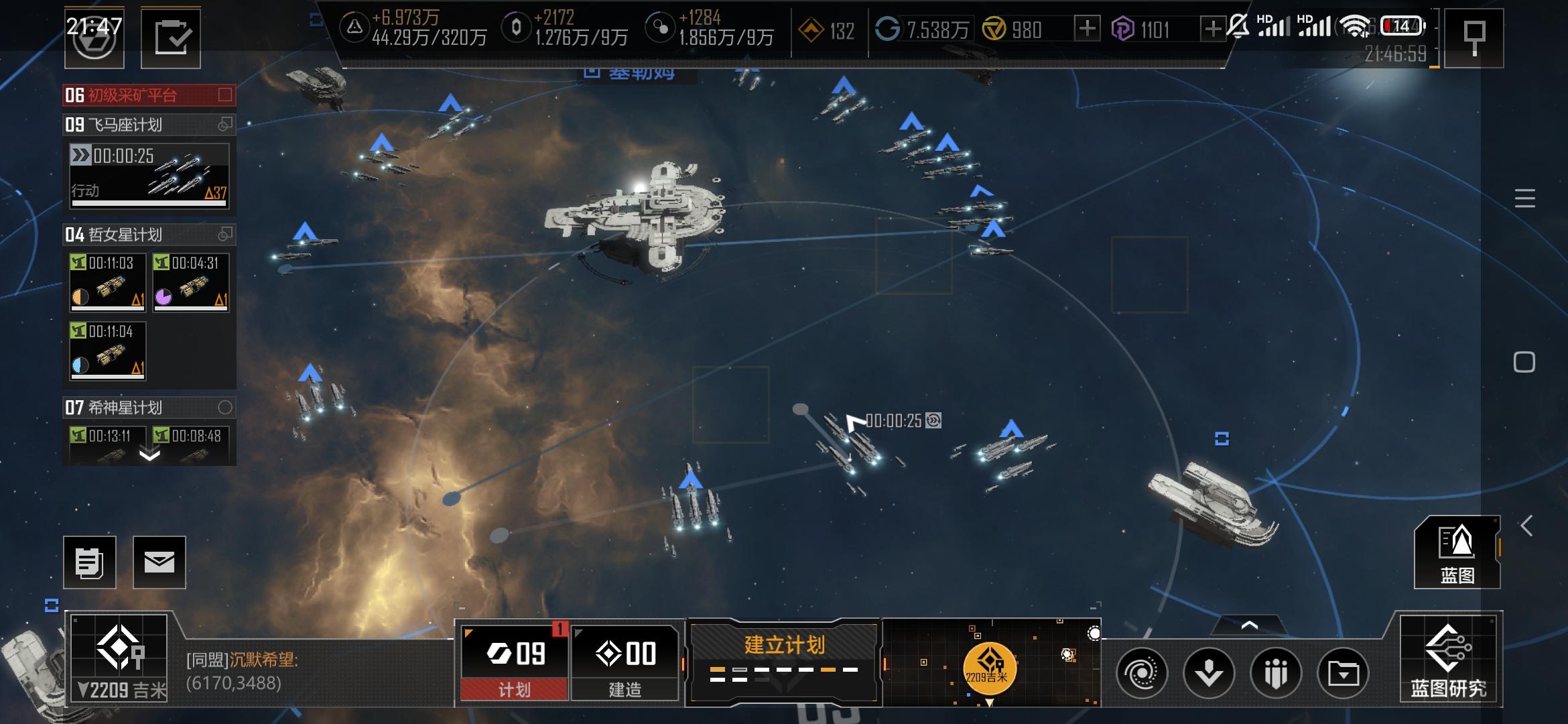Click the download arrow circle button
Viewport: 1568px width, 724px height.
[x=1208, y=672]
